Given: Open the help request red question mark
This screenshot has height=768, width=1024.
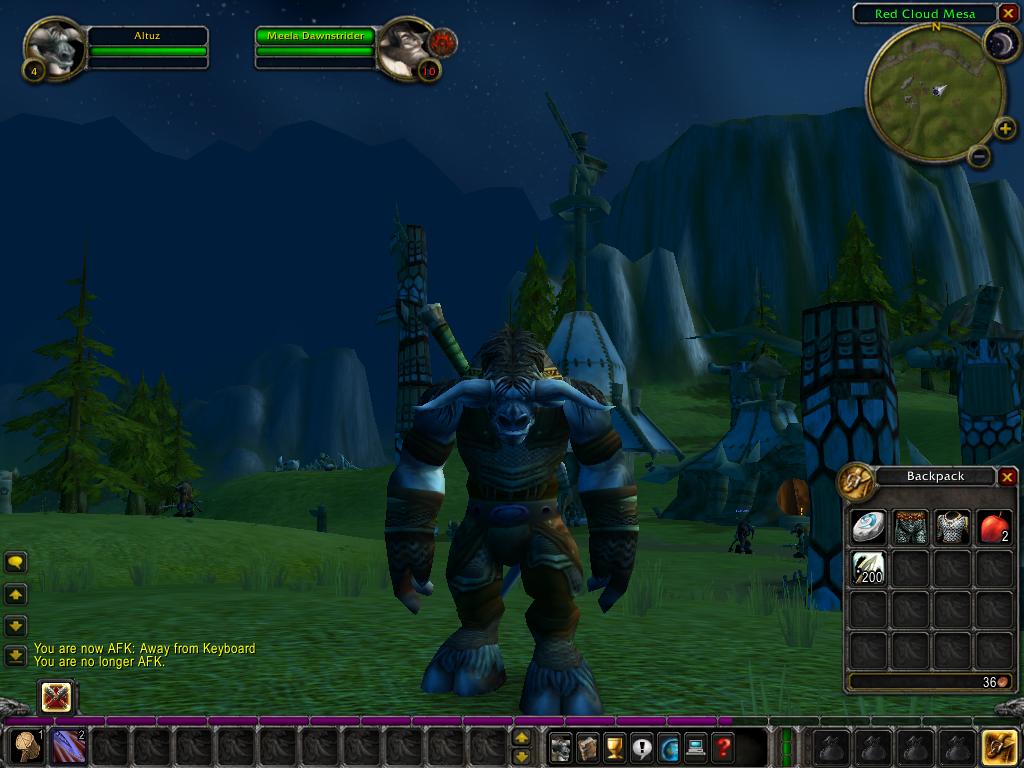Looking at the screenshot, I should point(723,746).
